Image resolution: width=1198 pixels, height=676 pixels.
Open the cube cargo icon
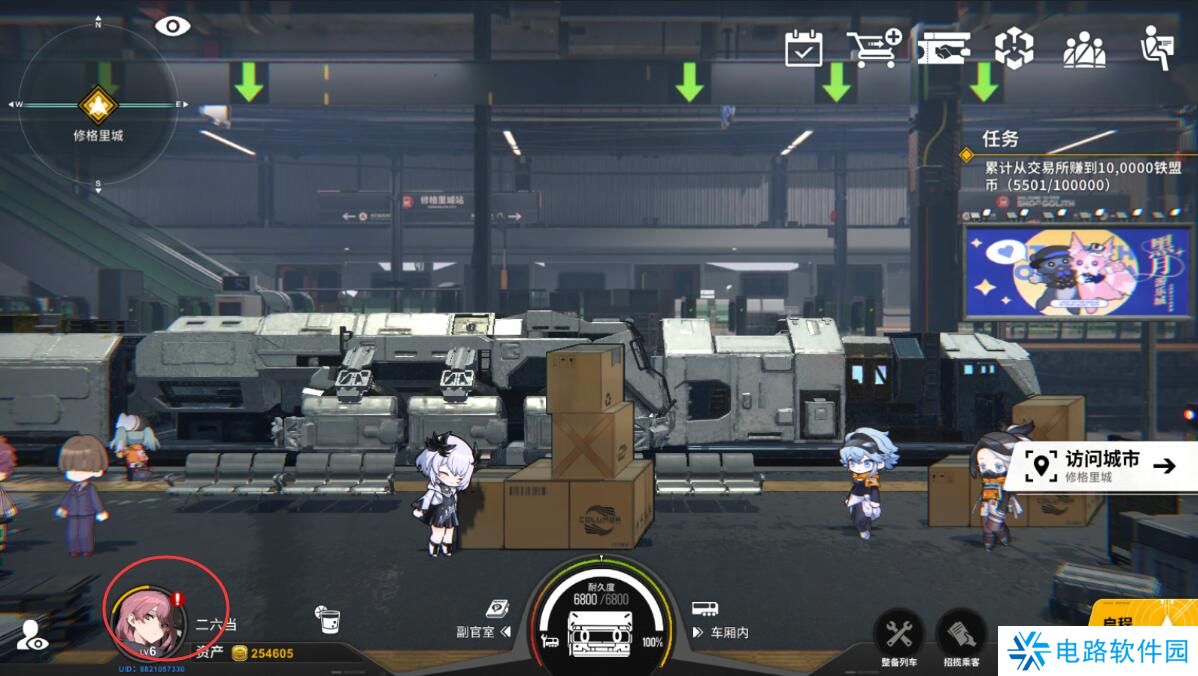pyautogui.click(x=1013, y=48)
